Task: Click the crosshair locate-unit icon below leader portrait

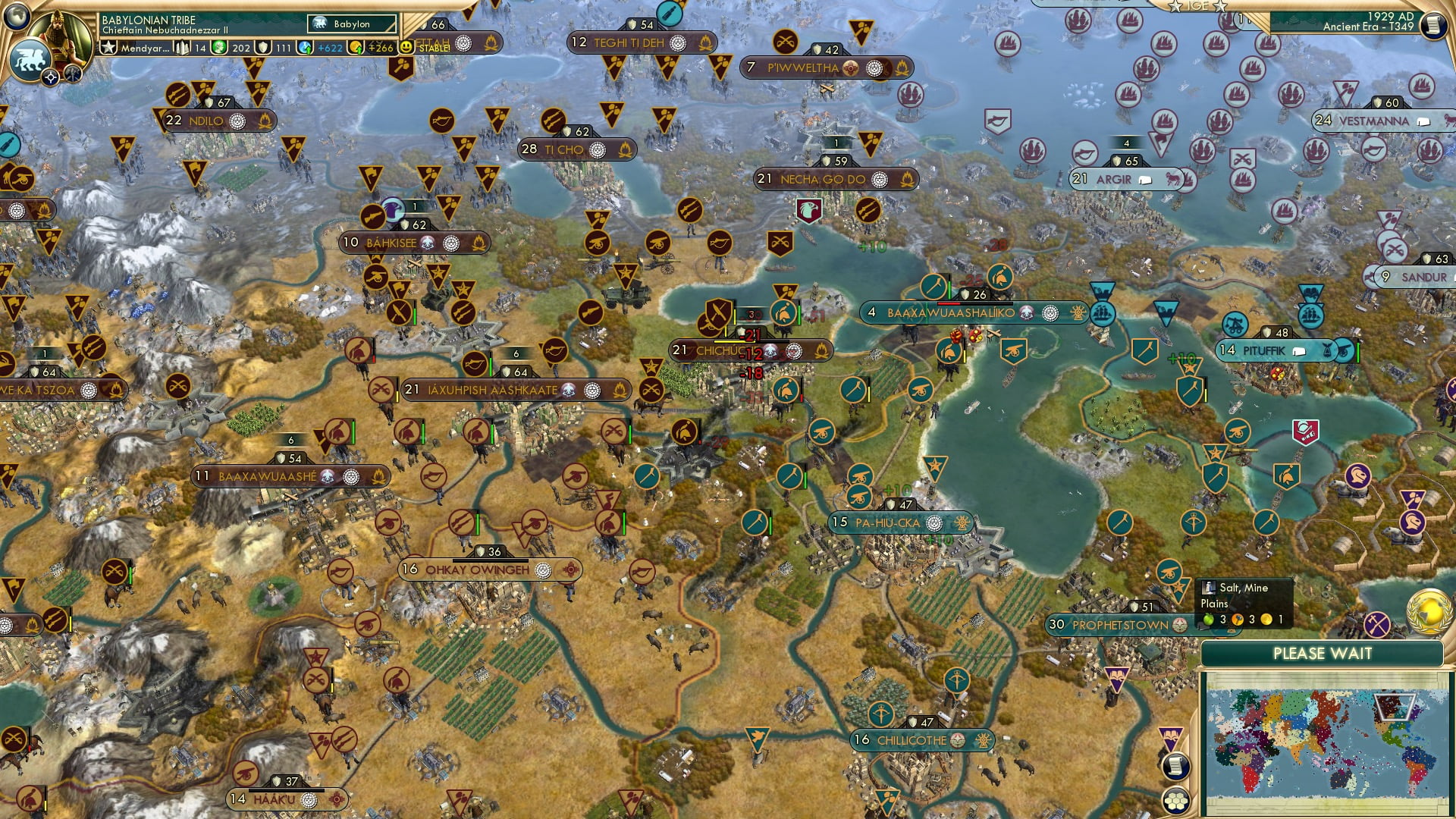Action: (51, 77)
